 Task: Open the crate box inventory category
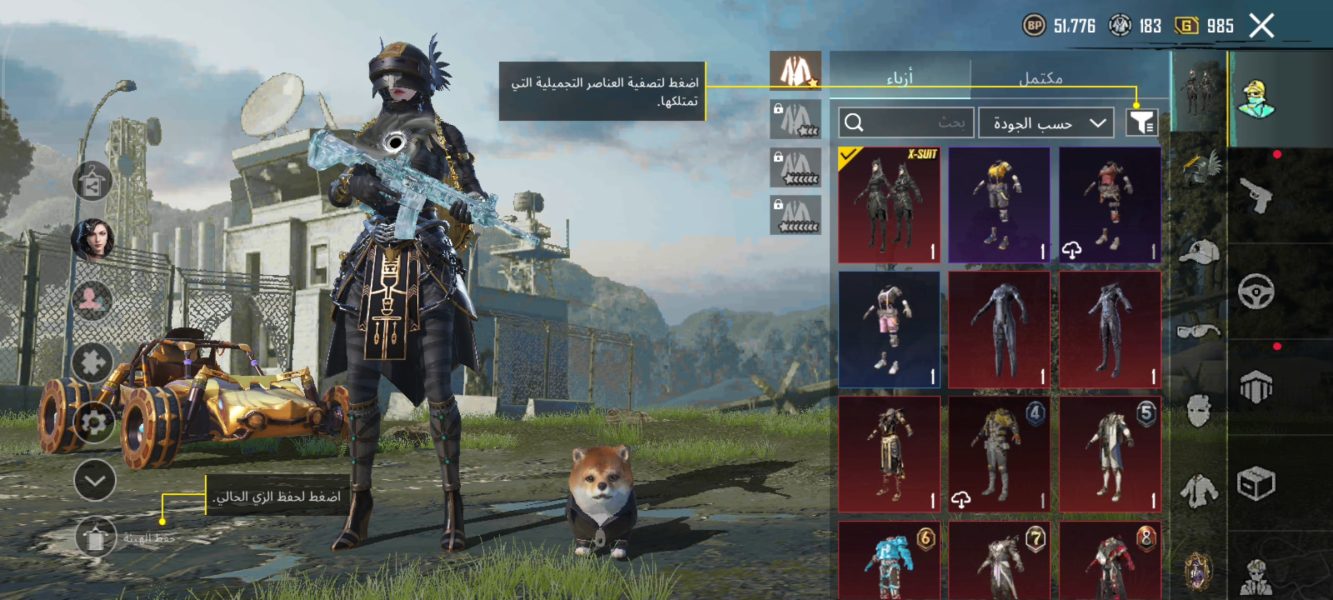[1256, 484]
